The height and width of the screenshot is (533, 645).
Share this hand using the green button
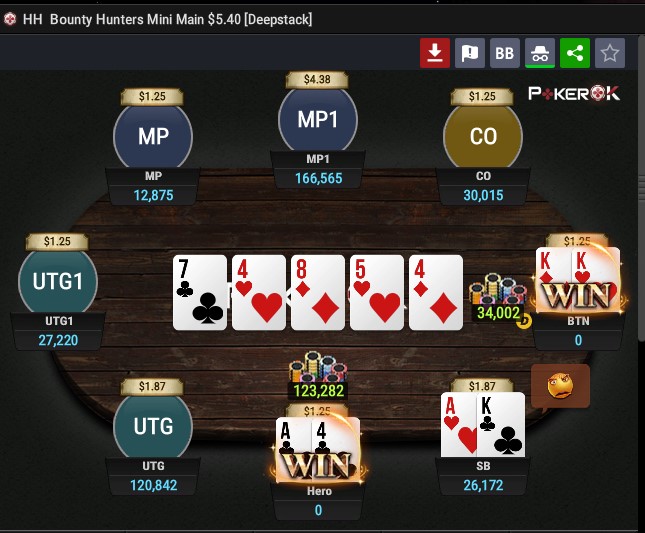[575, 53]
